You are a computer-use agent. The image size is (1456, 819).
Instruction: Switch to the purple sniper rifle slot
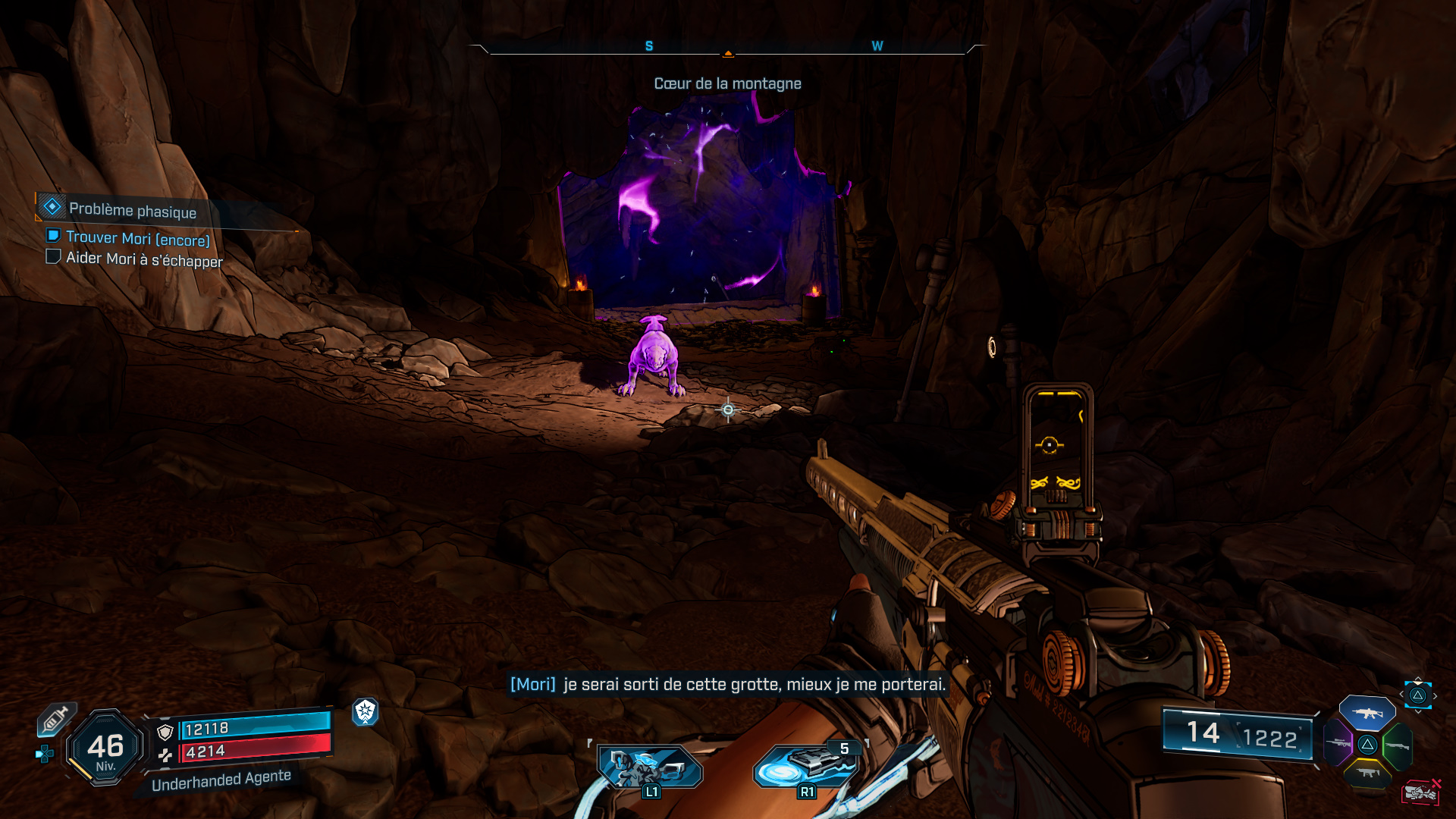click(x=1338, y=743)
